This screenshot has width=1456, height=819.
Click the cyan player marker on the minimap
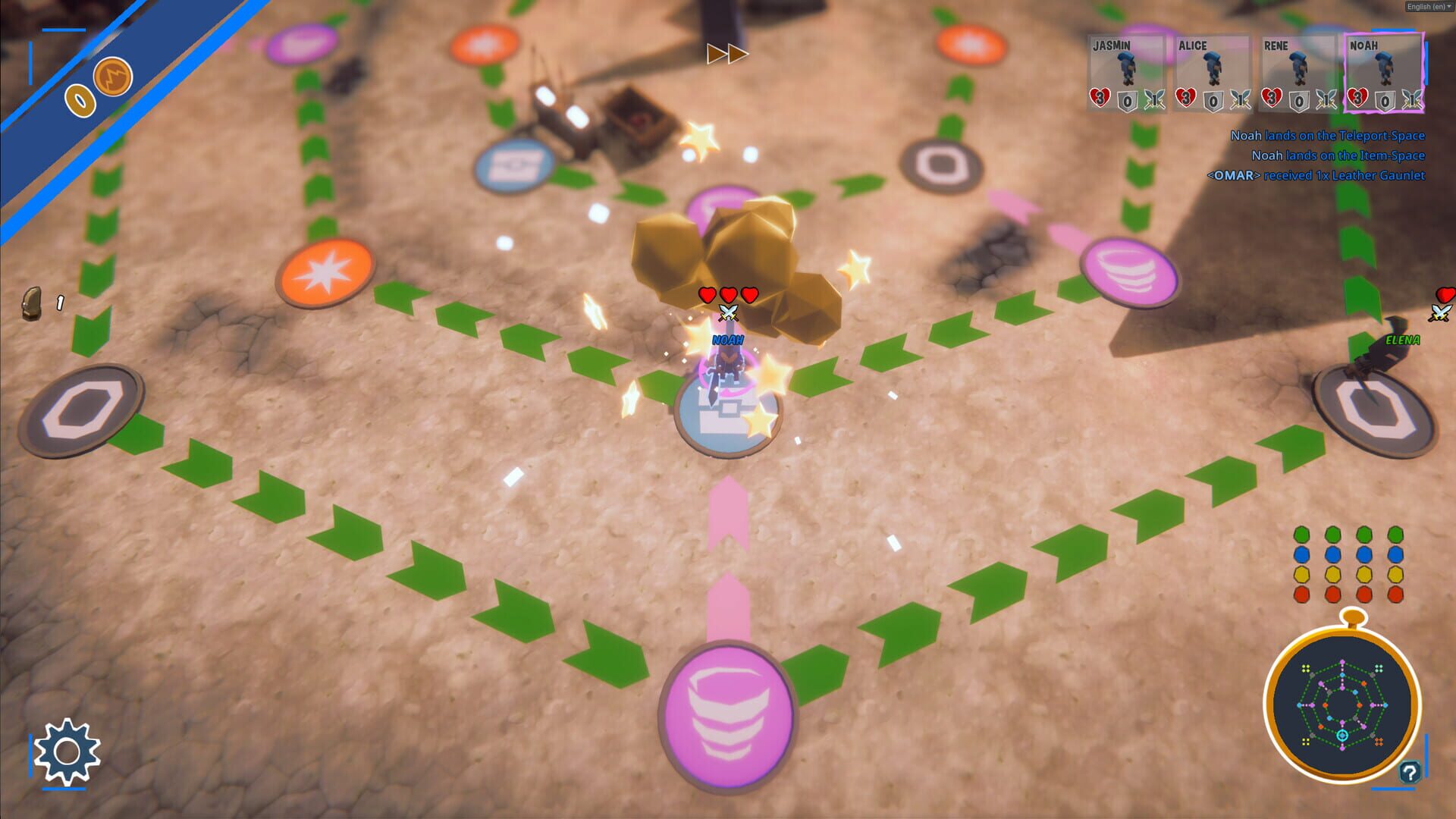click(x=1342, y=736)
